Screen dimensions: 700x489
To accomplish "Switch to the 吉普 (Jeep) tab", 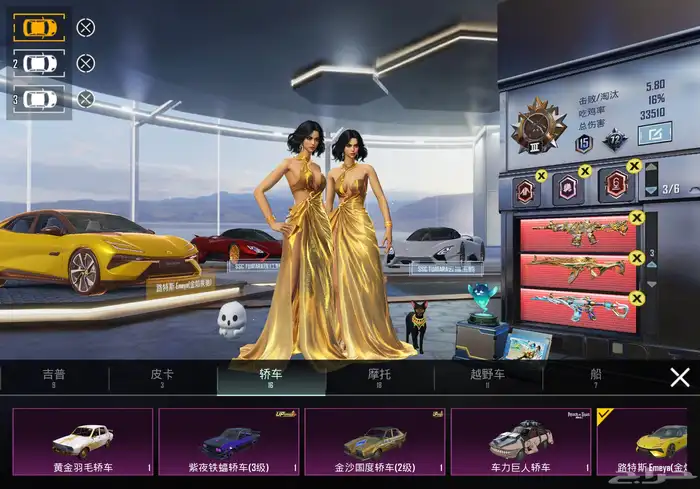I will (x=54, y=376).
